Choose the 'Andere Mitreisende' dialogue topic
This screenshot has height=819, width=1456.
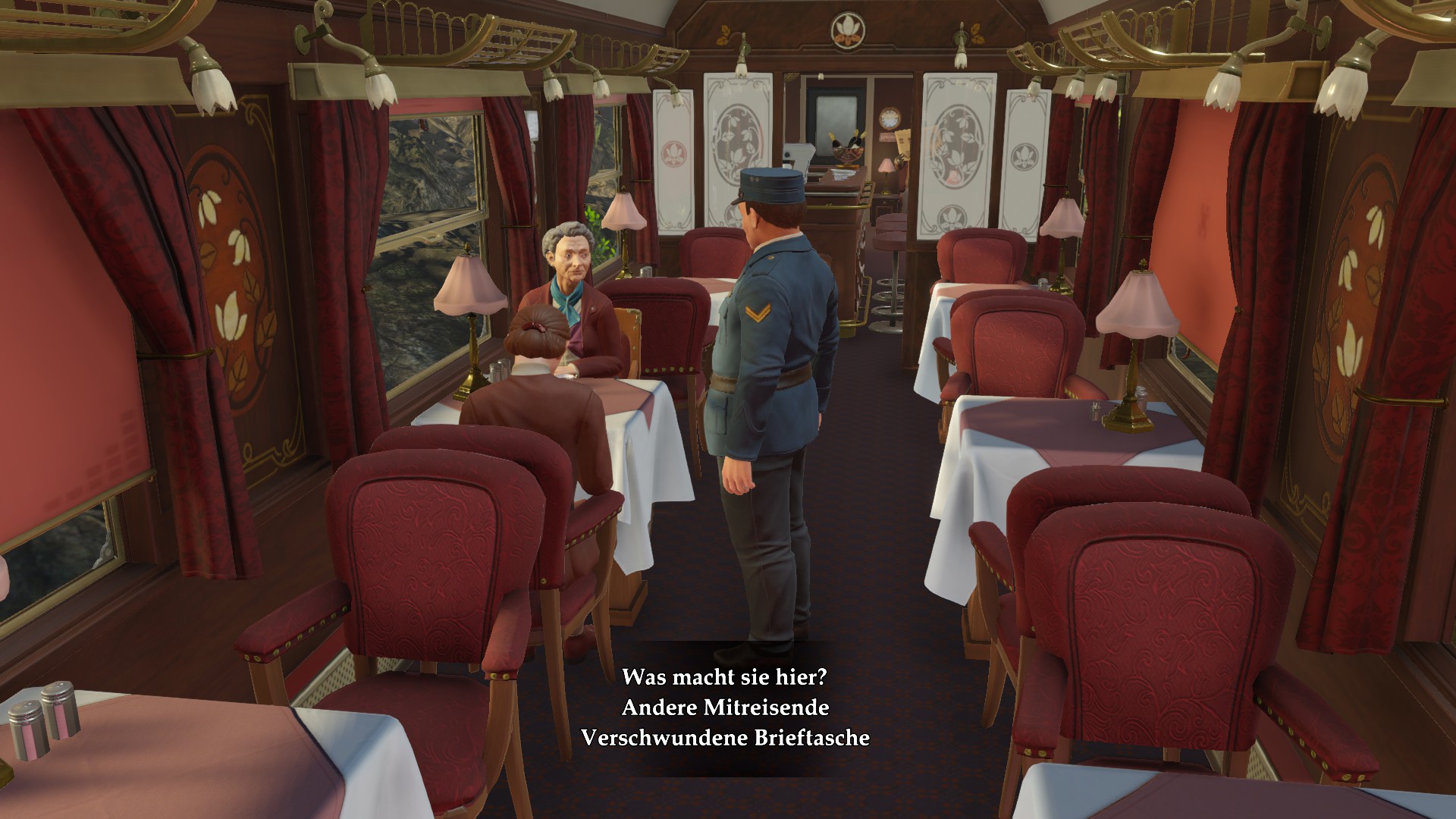coord(725,707)
